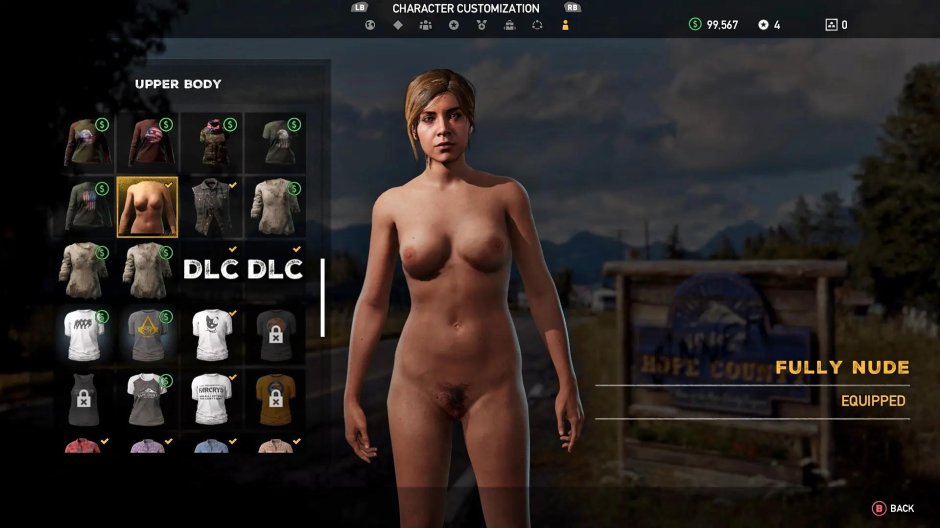940x528 pixels.
Task: Select the white Far Cry 5 logo t-shirt
Action: pos(211,398)
